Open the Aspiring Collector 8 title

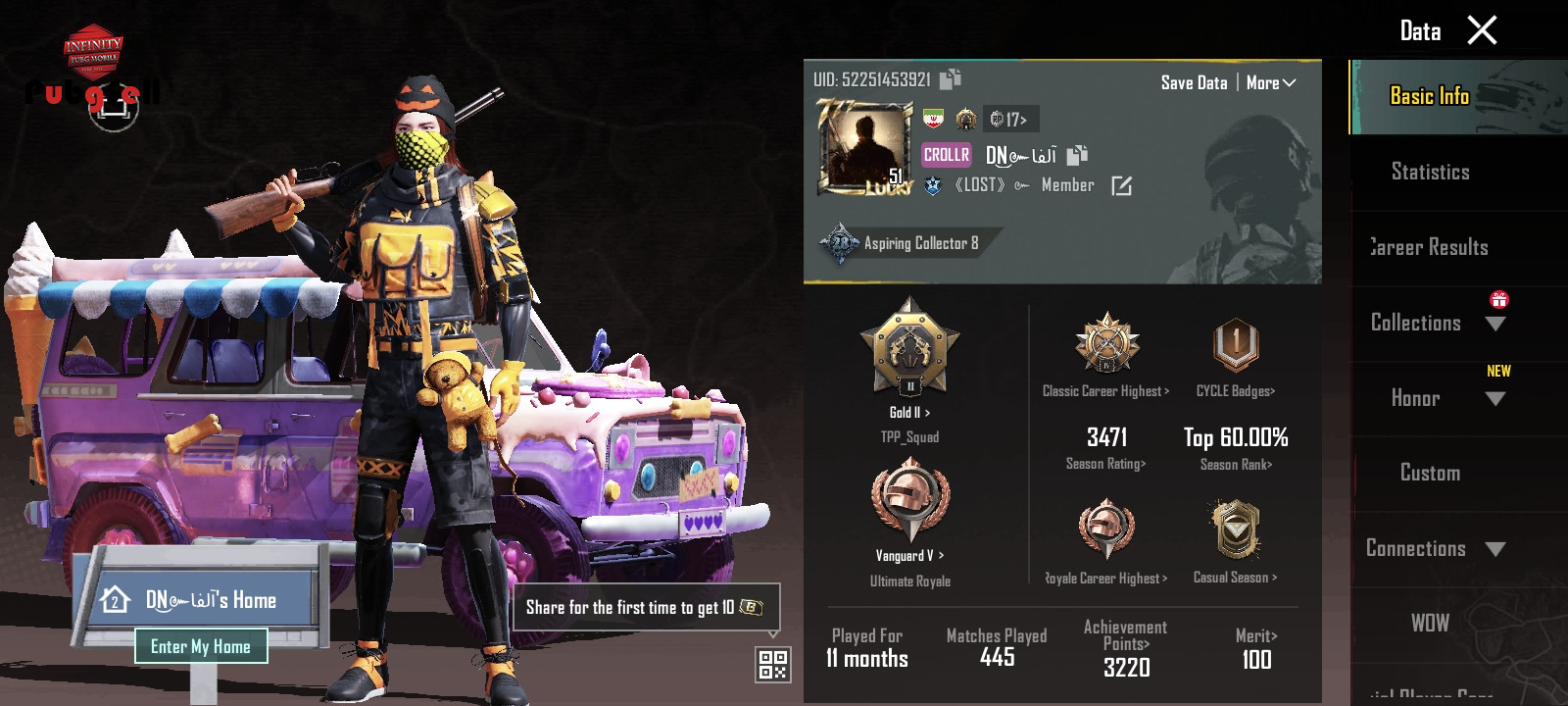pos(906,243)
